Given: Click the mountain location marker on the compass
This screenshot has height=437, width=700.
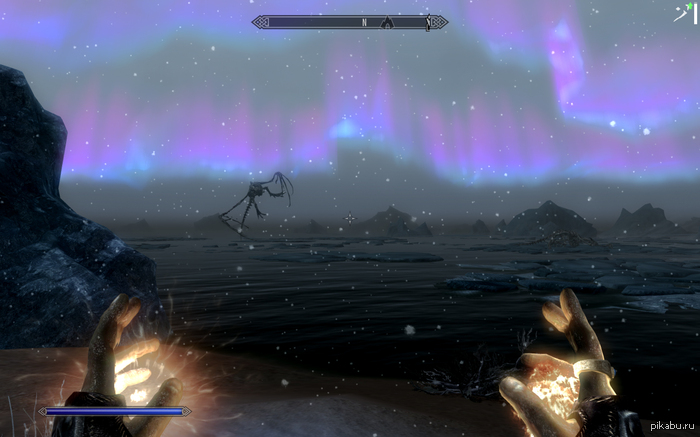Looking at the screenshot, I should [386, 21].
